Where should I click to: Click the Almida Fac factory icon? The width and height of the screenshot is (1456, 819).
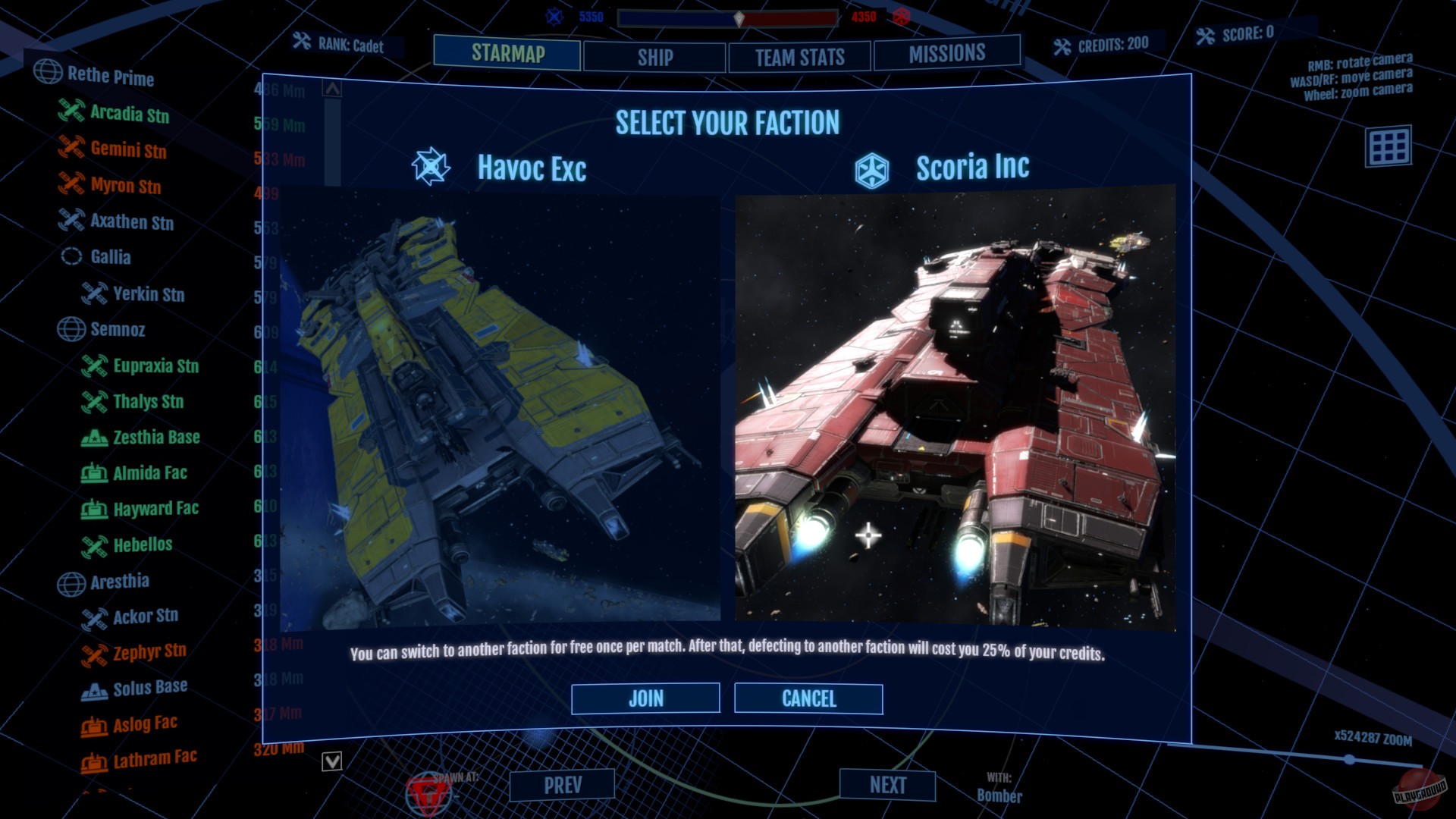tap(94, 472)
